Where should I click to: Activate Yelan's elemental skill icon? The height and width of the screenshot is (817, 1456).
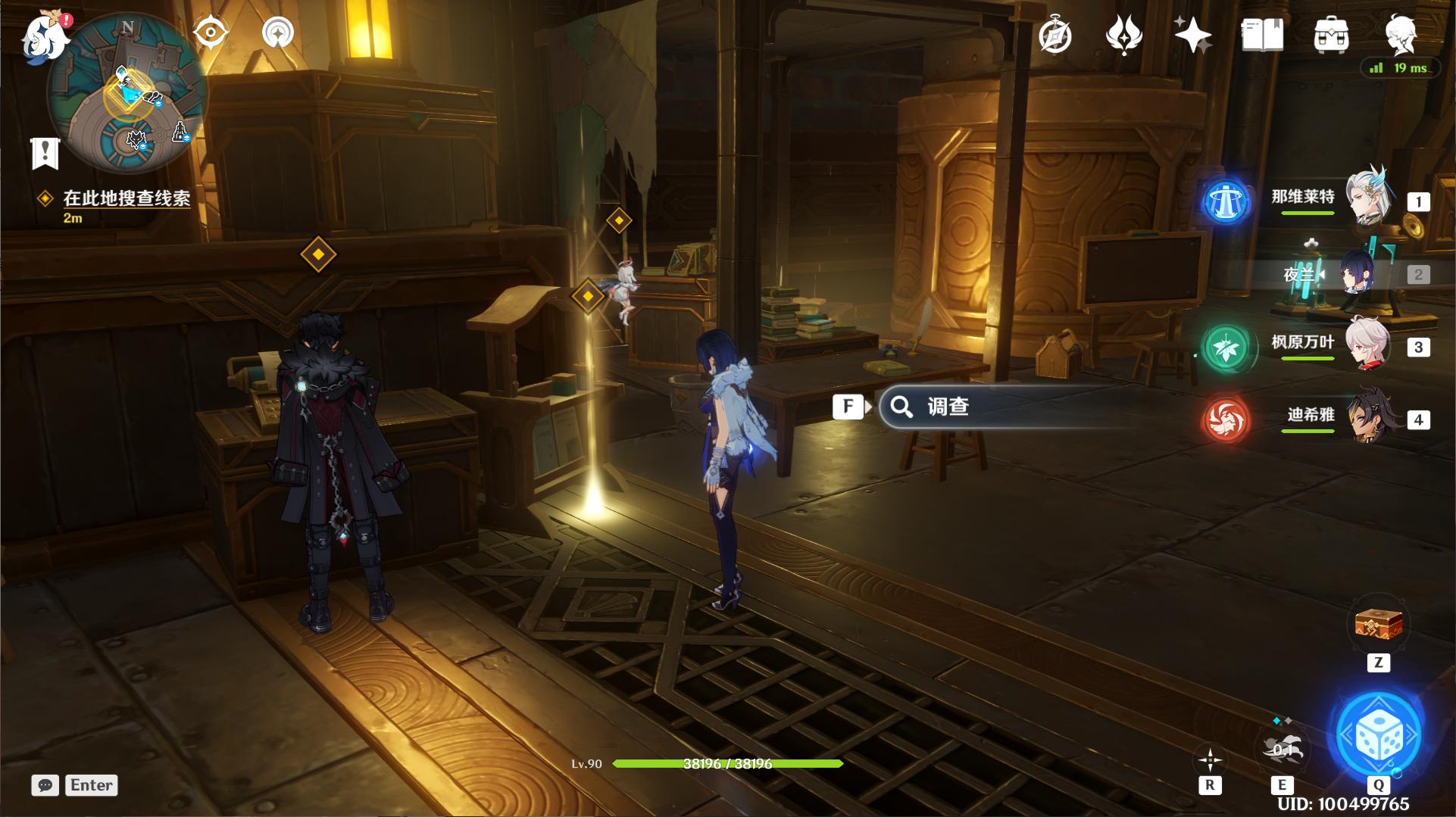point(1282,748)
